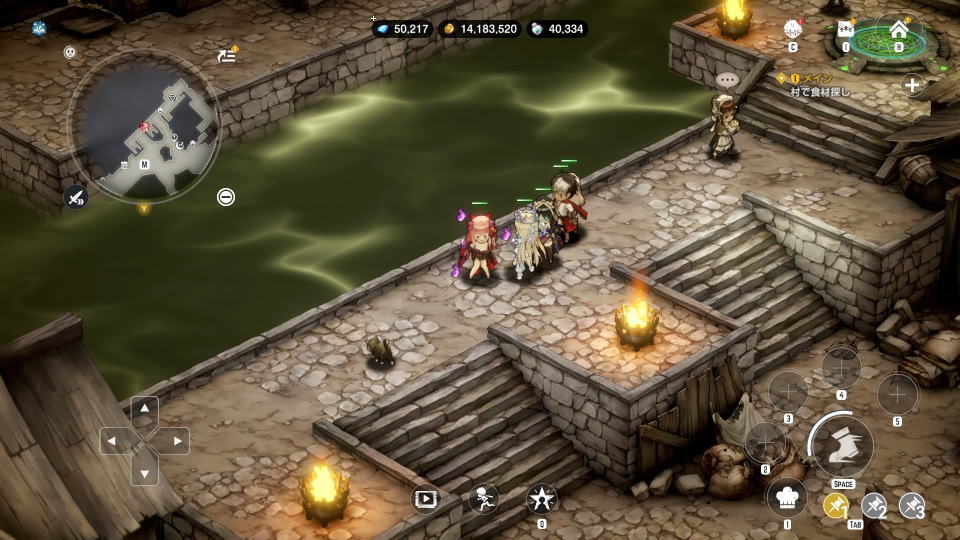Open the quest list arrow icon
960x540 pixels.
[227, 55]
